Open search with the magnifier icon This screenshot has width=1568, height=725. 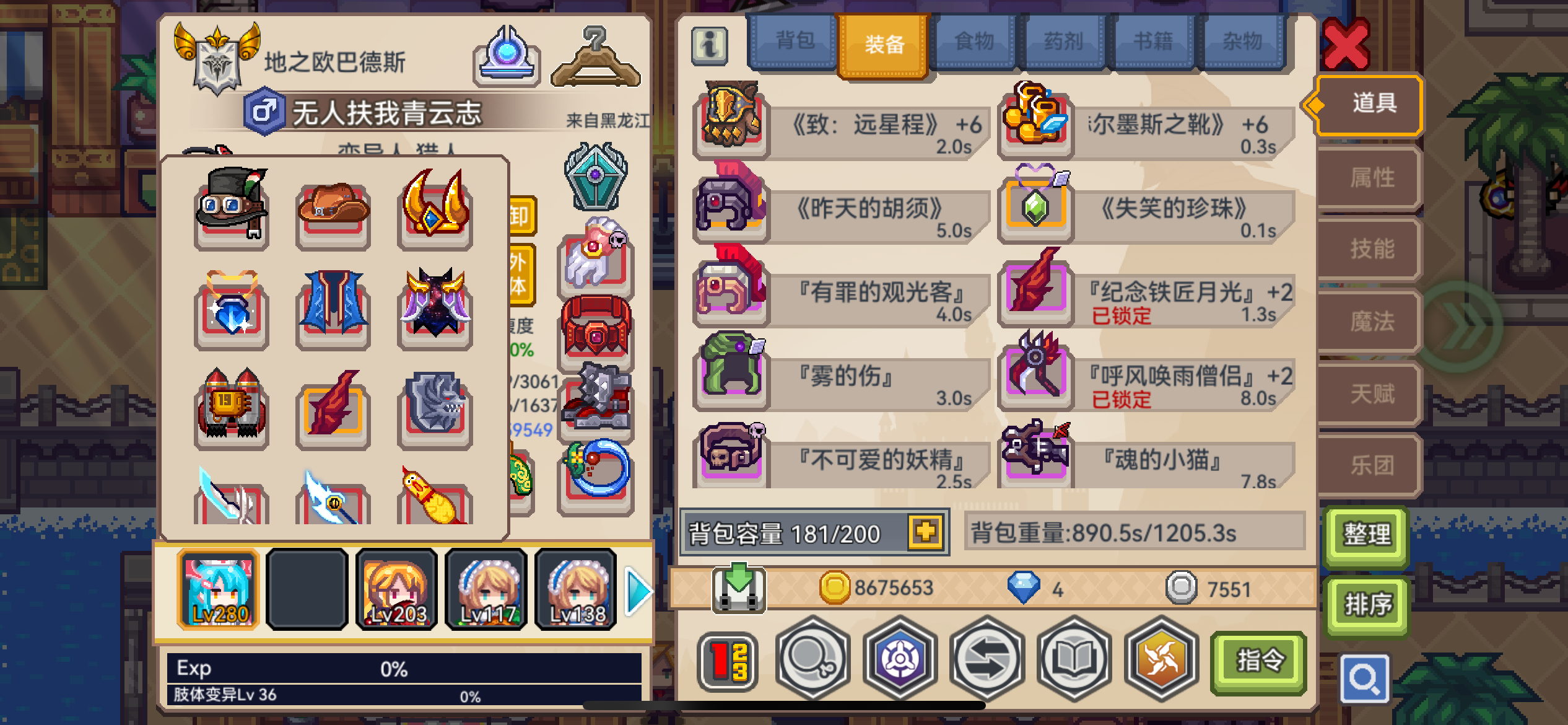click(1366, 677)
